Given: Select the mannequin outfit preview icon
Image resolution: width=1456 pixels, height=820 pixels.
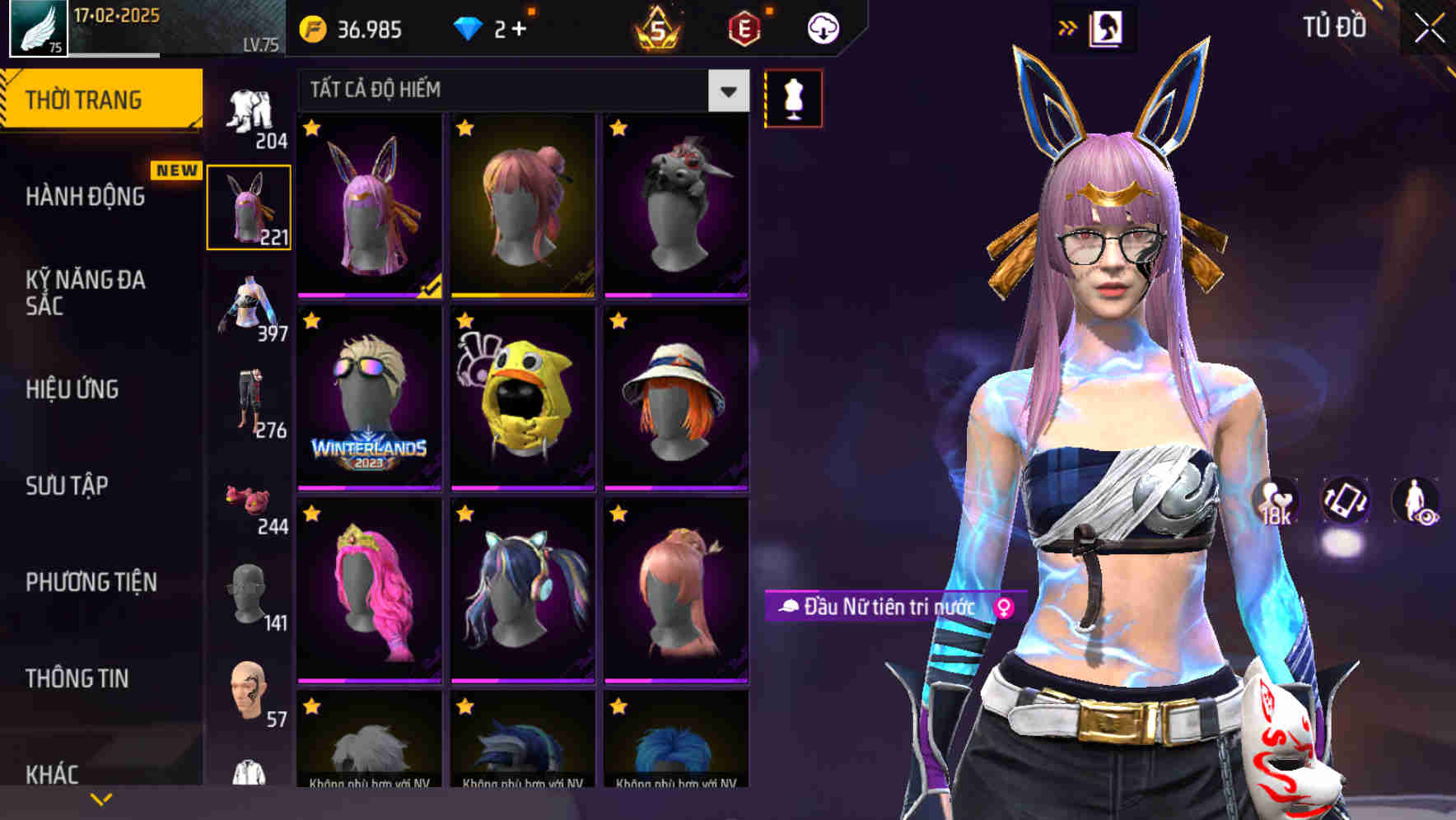Looking at the screenshot, I should [793, 96].
